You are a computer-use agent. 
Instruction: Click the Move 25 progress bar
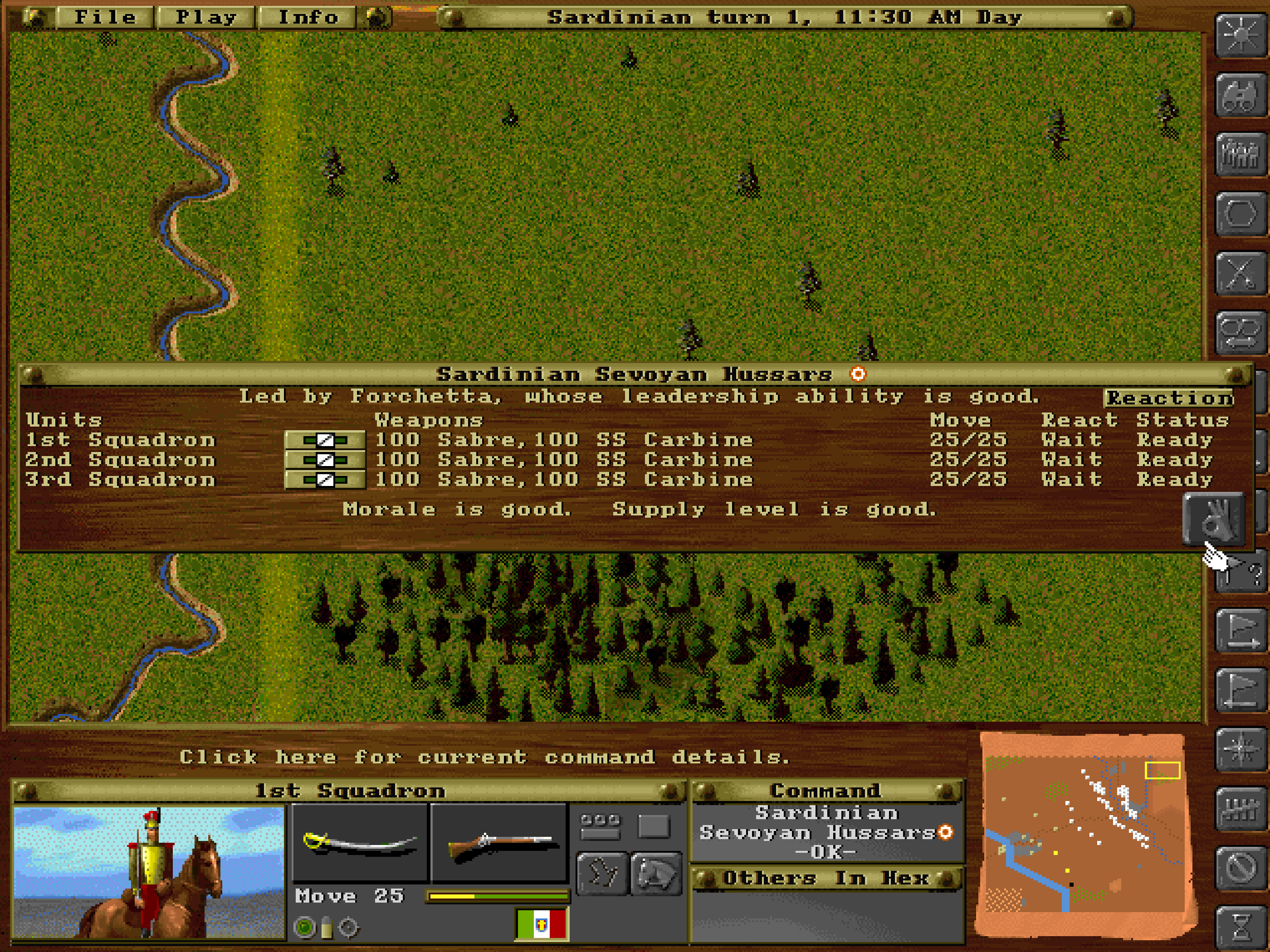497,896
